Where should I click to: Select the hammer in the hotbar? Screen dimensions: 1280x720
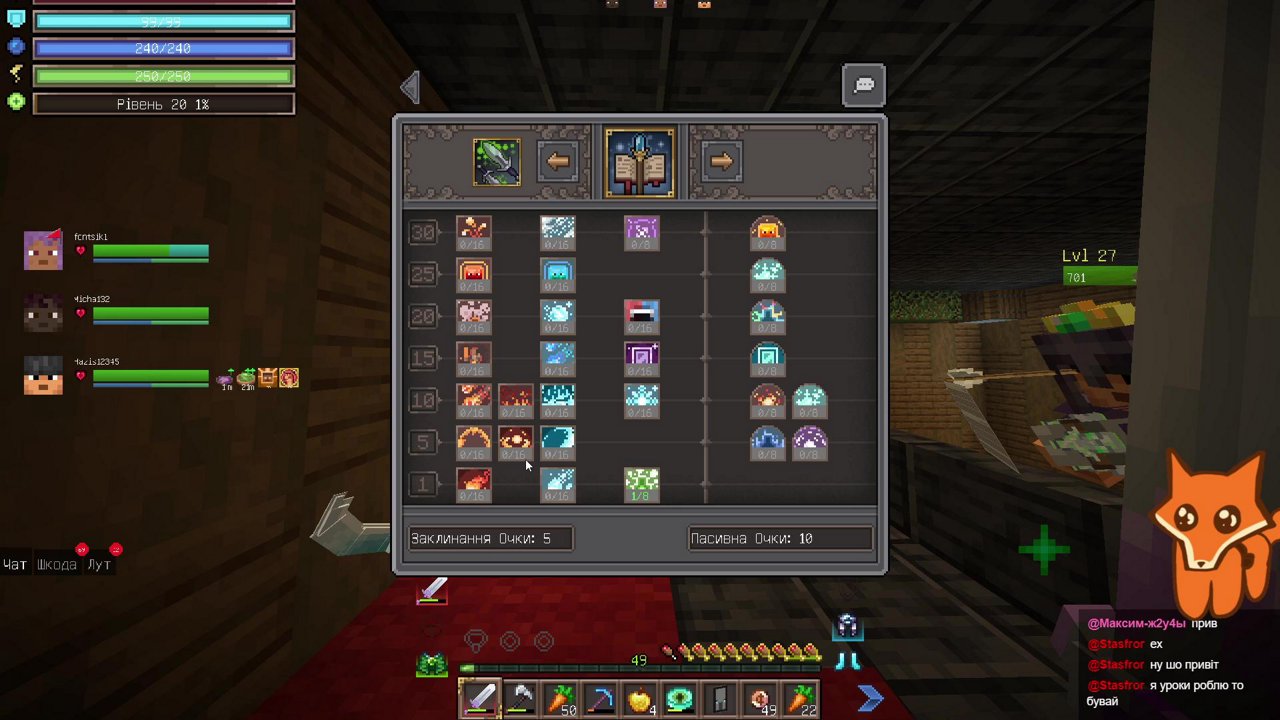coord(518,698)
